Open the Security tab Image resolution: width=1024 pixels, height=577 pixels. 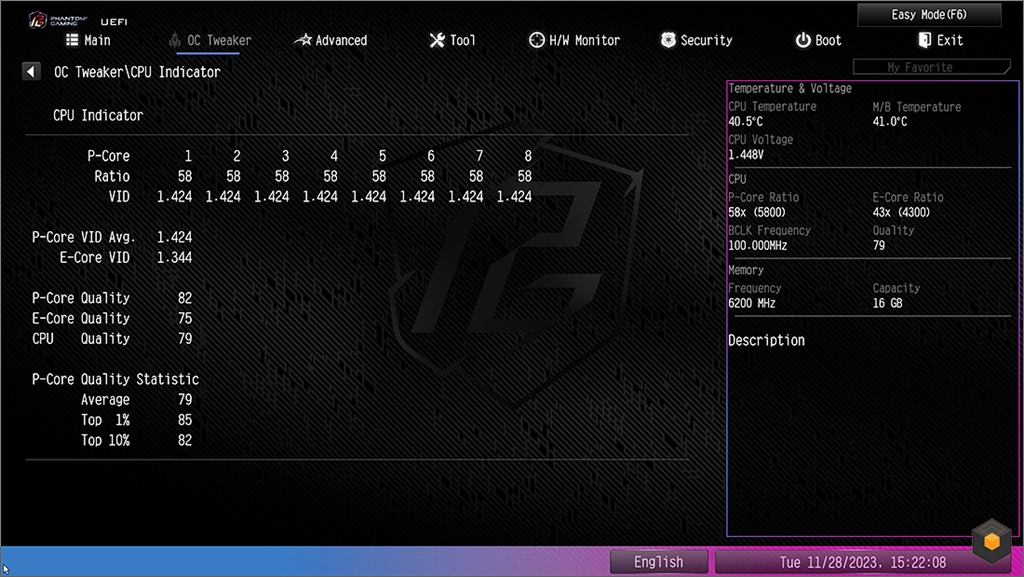696,40
